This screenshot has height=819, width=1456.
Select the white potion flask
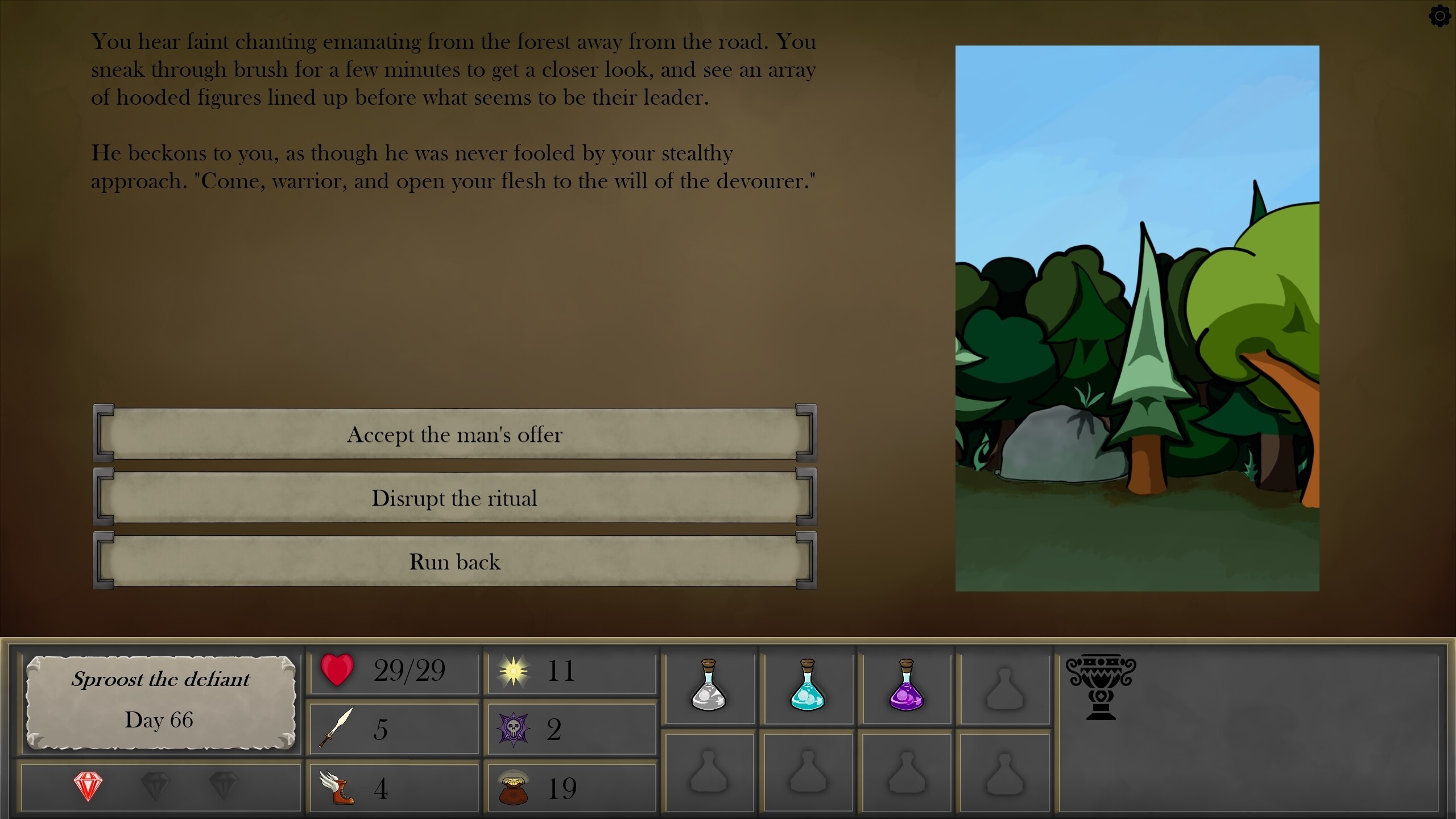click(710, 688)
